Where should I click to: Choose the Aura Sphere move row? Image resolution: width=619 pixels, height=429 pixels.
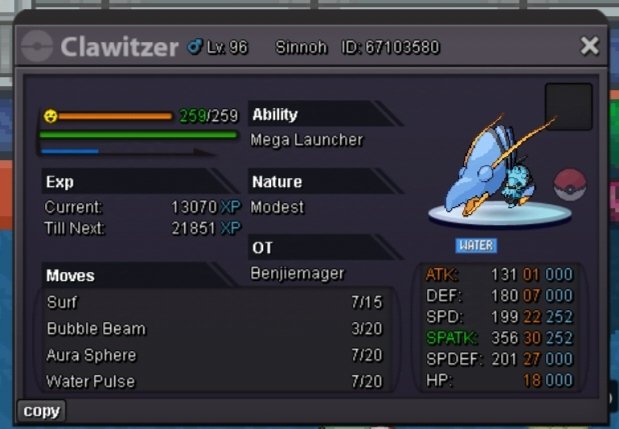tap(215, 355)
